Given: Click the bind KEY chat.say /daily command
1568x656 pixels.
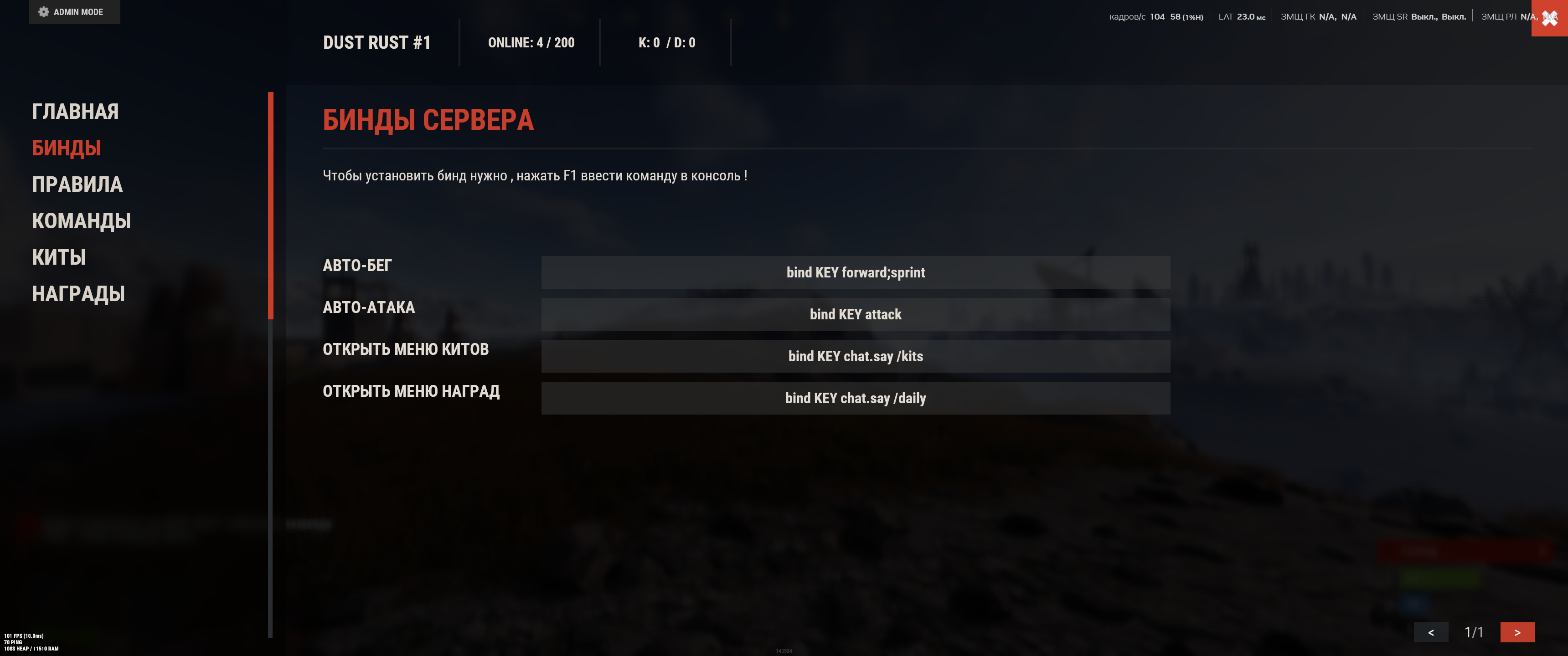Looking at the screenshot, I should (855, 399).
